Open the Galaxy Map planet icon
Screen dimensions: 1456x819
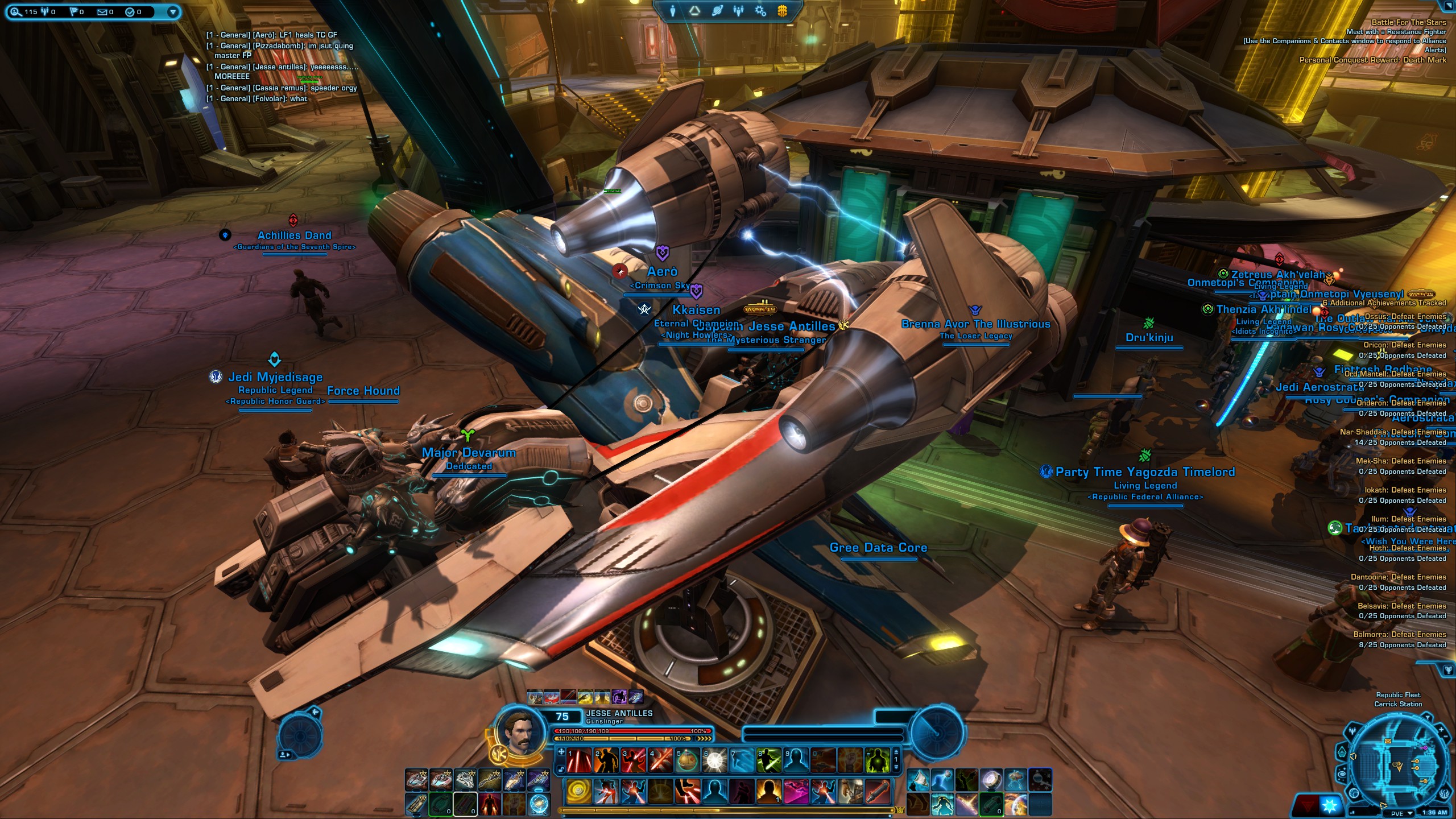click(x=717, y=11)
